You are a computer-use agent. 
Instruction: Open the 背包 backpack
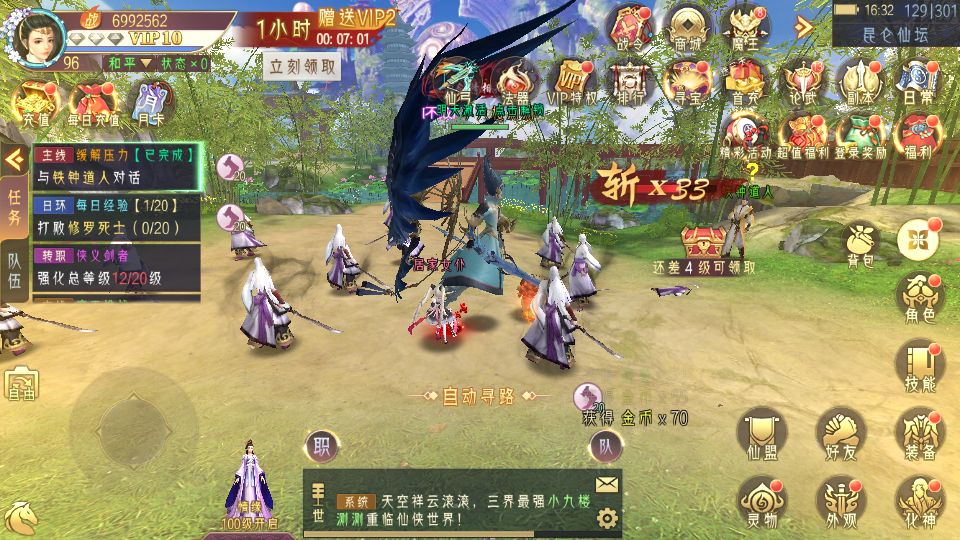[860, 244]
